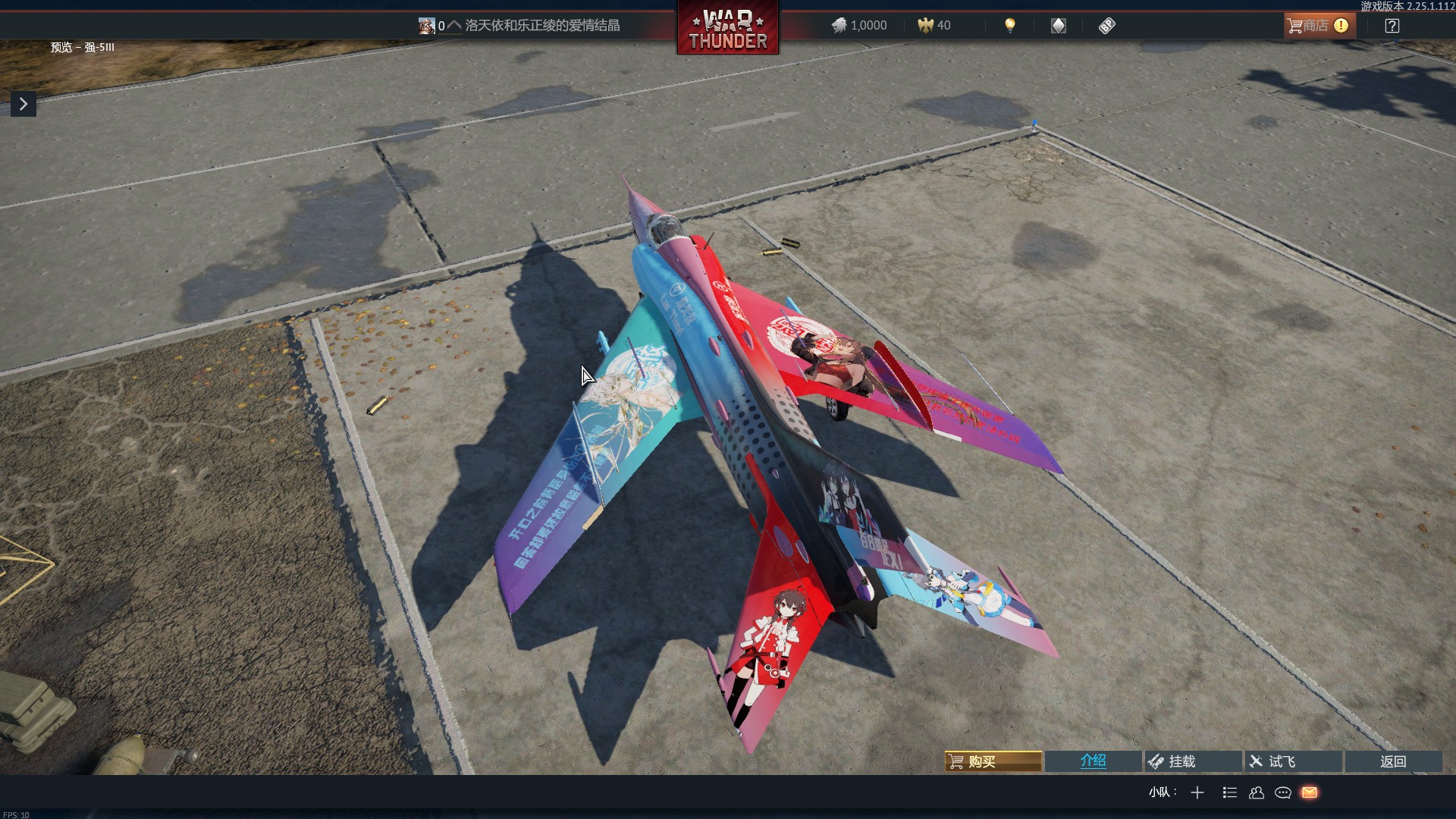This screenshot has height=819, width=1456.
Task: Click the War Thunder logo
Action: tap(727, 29)
